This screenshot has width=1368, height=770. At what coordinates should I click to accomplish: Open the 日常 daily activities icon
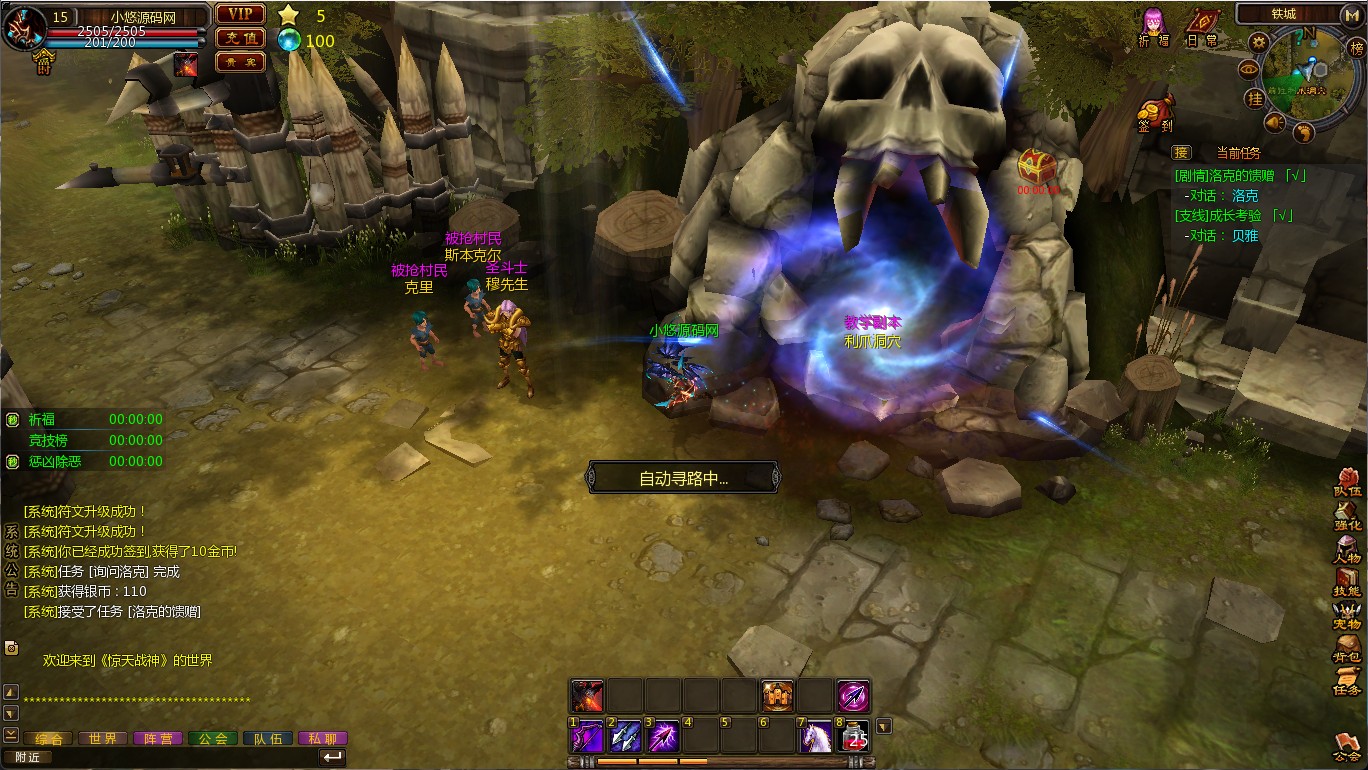click(x=1201, y=25)
